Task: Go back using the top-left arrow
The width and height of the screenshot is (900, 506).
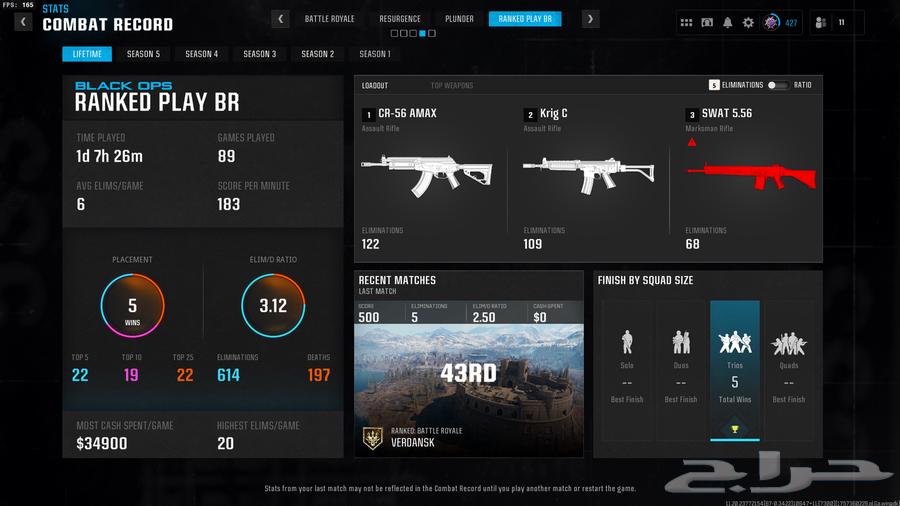Action: pyautogui.click(x=23, y=21)
